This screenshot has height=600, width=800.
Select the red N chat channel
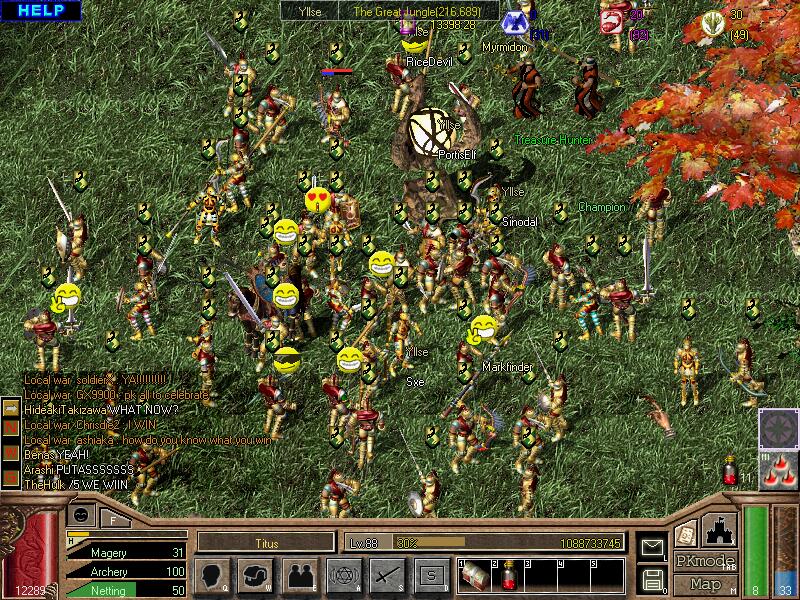pyautogui.click(x=11, y=425)
